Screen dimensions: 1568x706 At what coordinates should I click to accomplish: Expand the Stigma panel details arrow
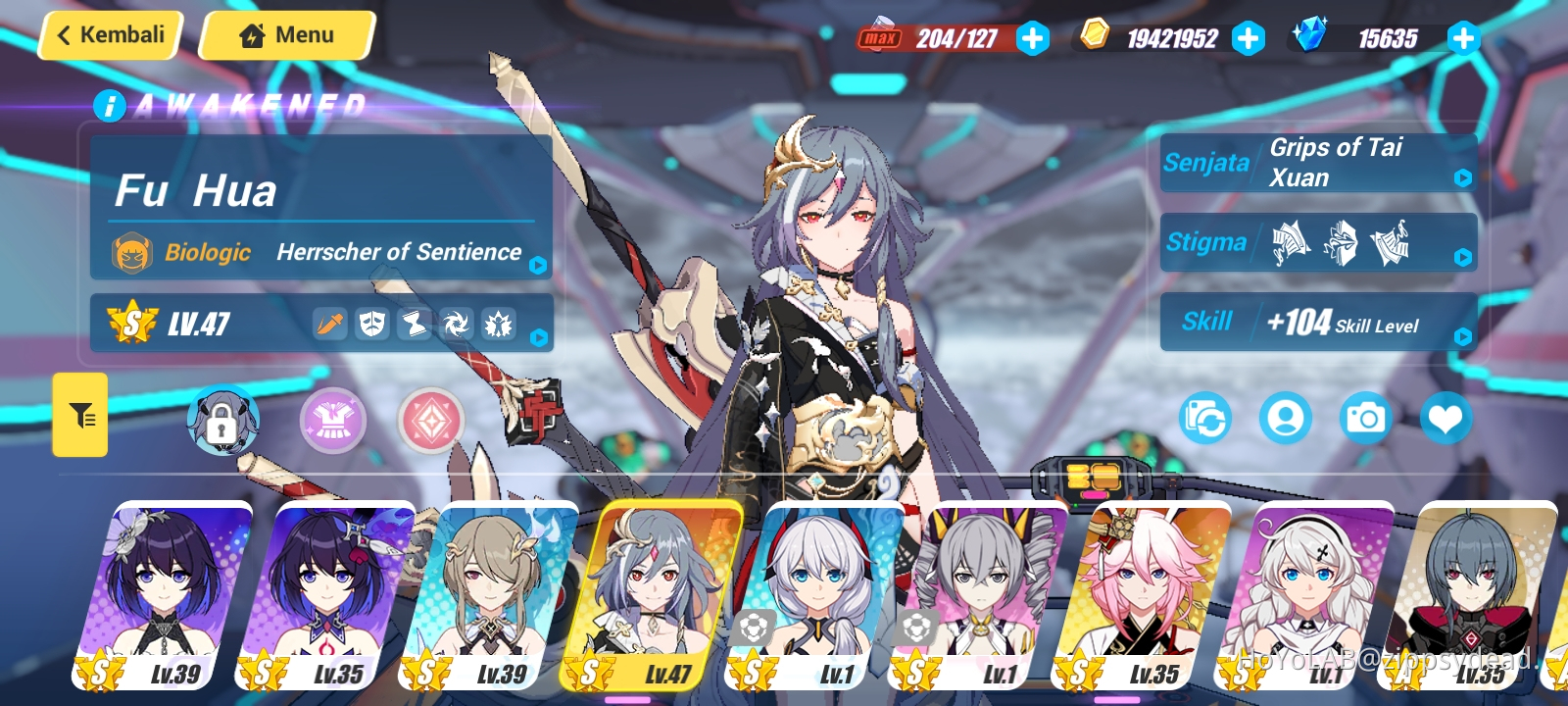(x=1462, y=259)
